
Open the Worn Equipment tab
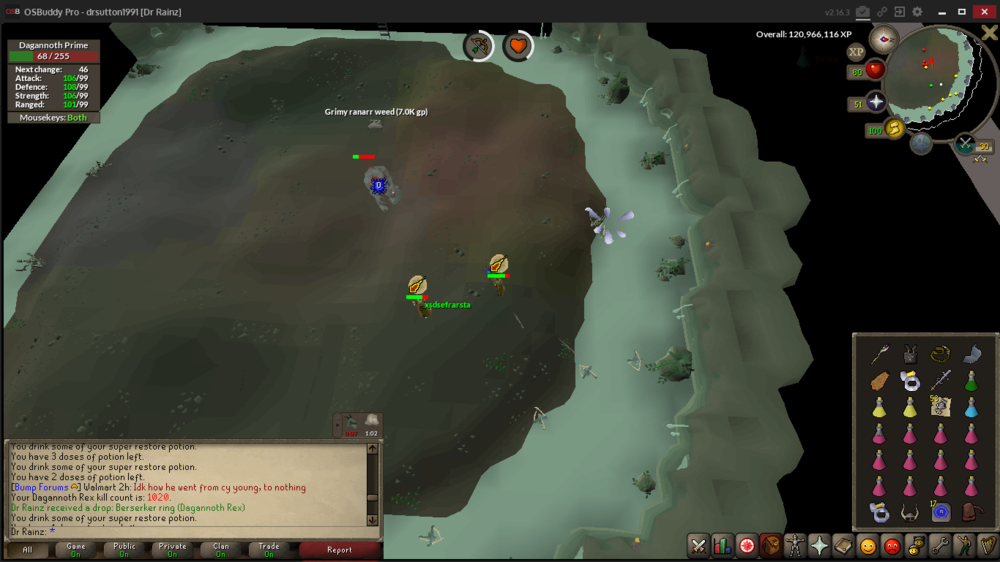tap(795, 546)
